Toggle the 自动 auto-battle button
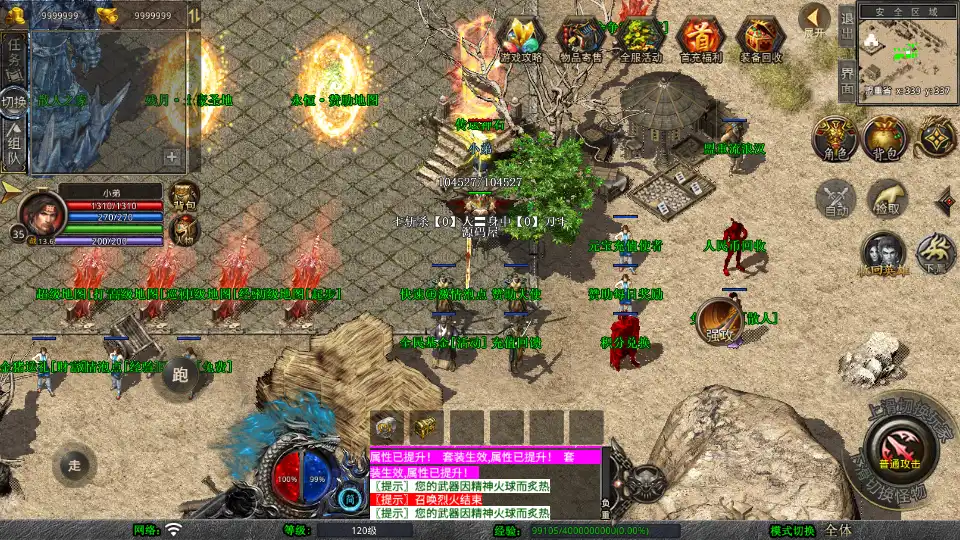The width and height of the screenshot is (960, 540). [x=836, y=198]
